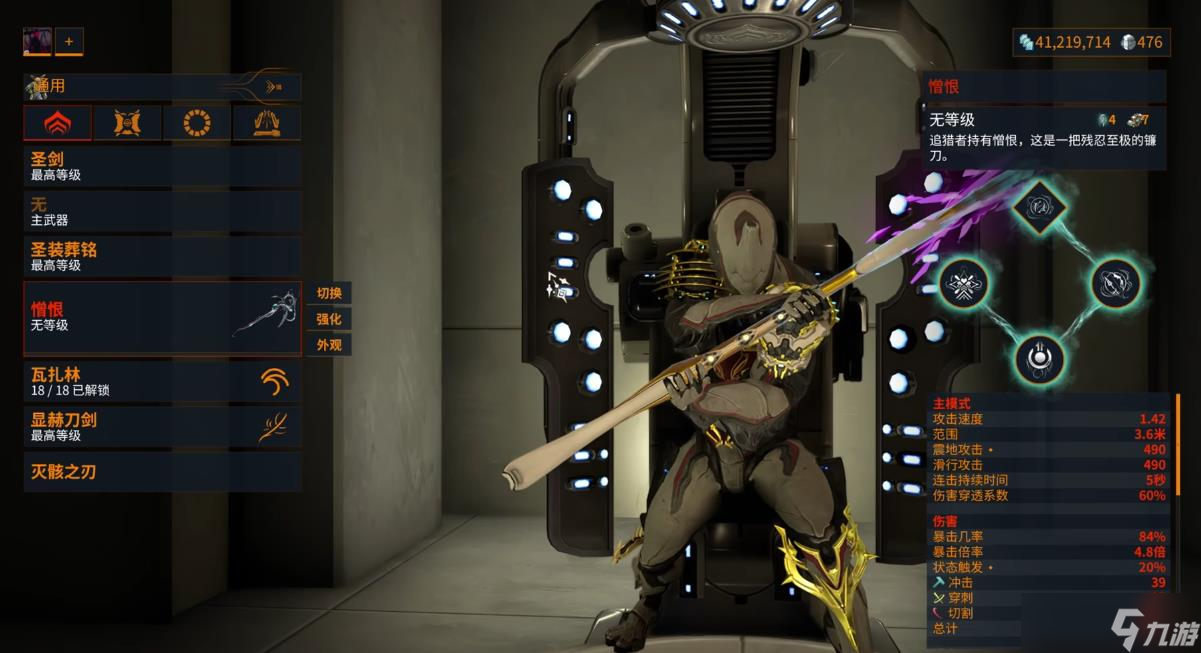Open the 外观 appearance menu
This screenshot has width=1201, height=653.
pyautogui.click(x=329, y=345)
